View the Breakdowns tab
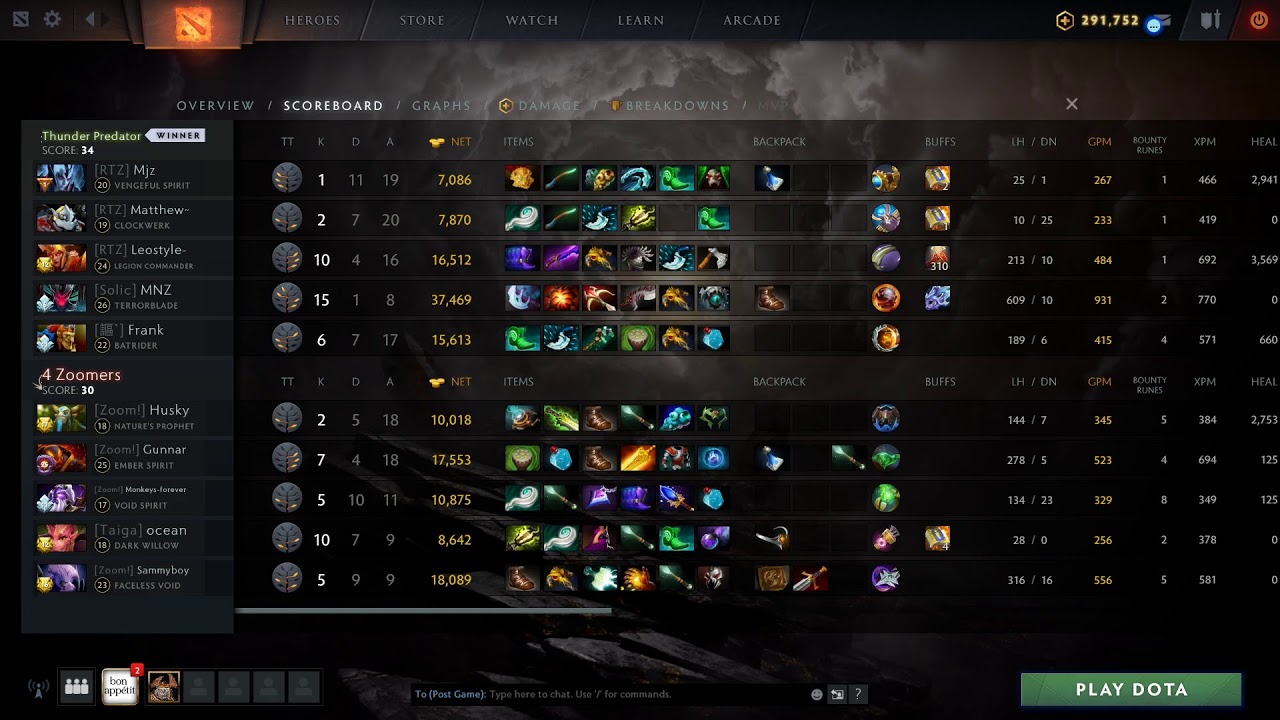 pos(677,105)
